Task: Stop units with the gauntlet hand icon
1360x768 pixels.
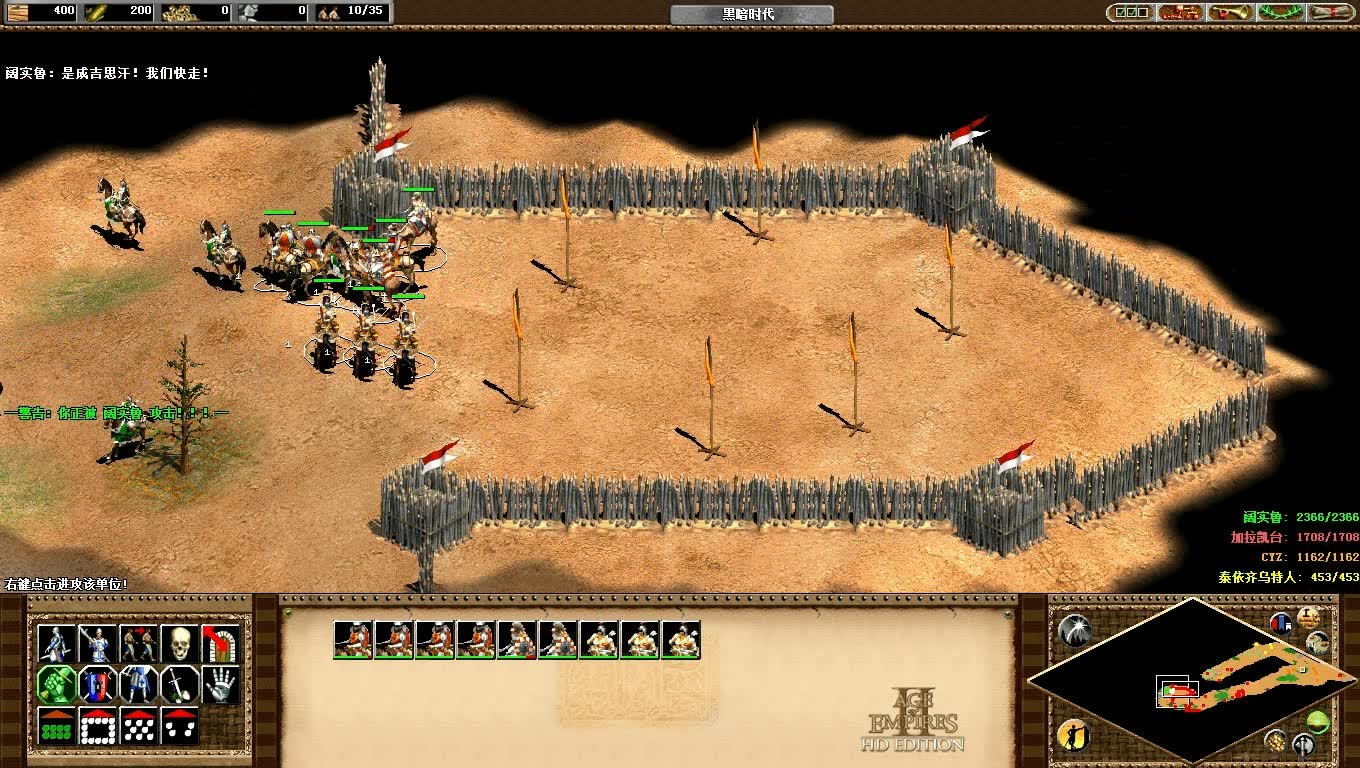Action: click(x=220, y=684)
